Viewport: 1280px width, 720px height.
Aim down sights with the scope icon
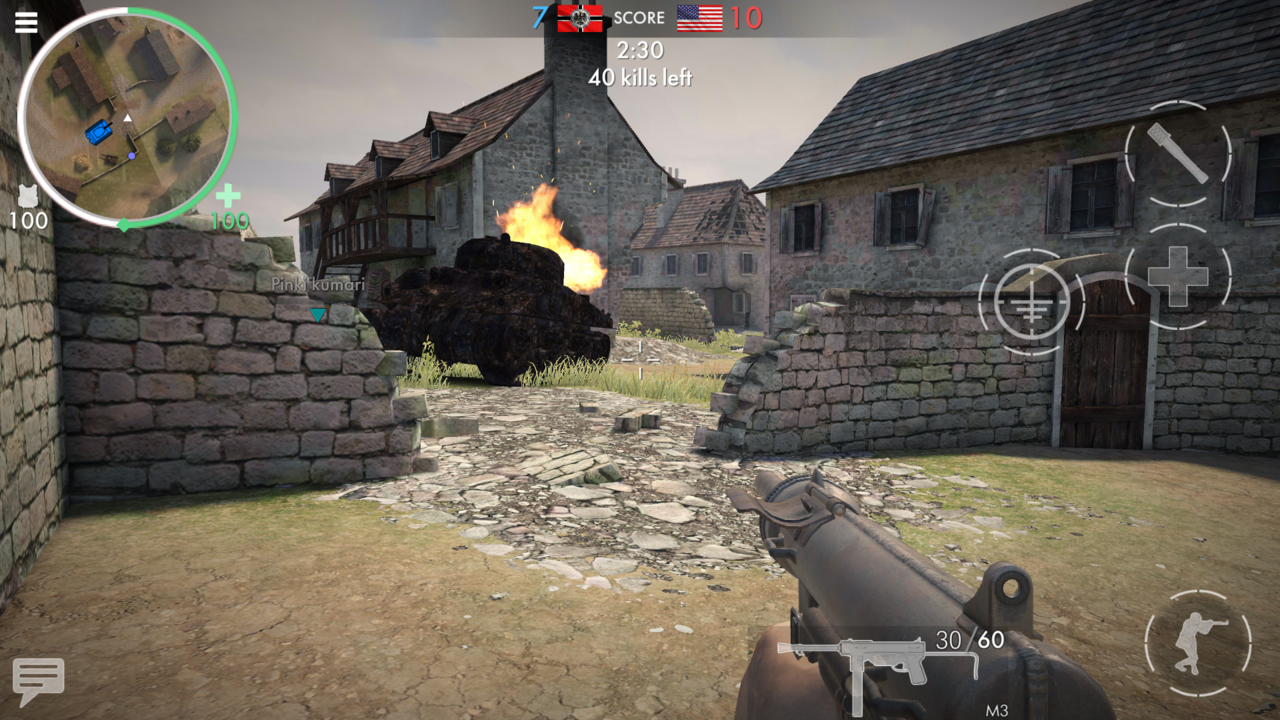point(1031,300)
